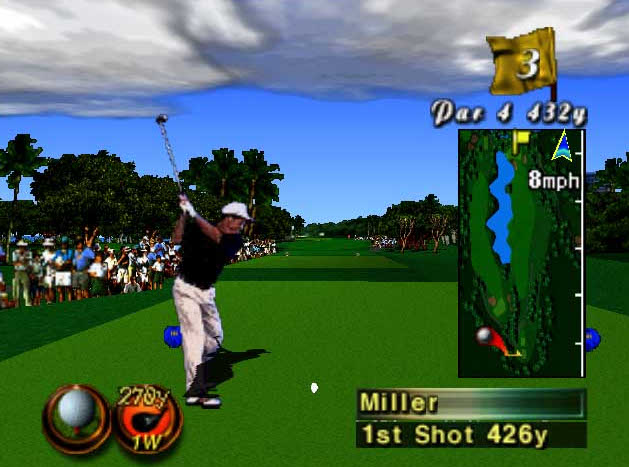Click the wind direction arrow indicator
629x467 pixels.
pyautogui.click(x=565, y=147)
